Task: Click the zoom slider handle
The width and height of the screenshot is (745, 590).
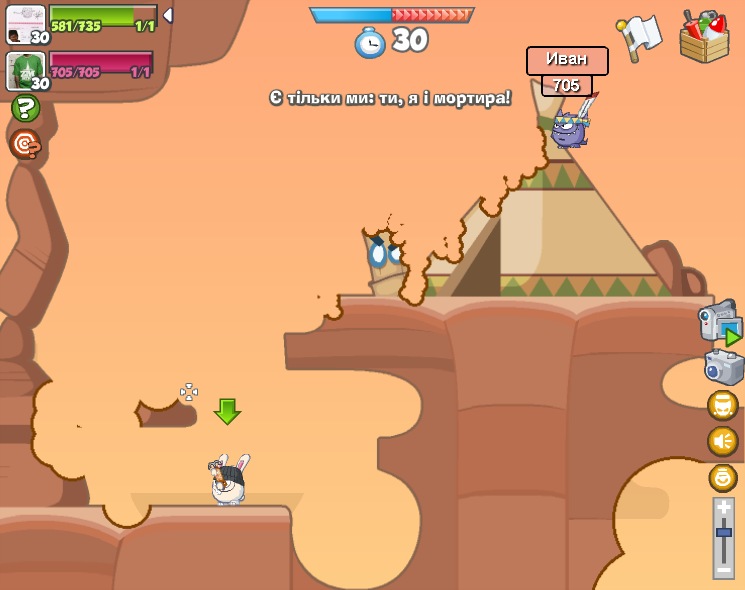Action: pos(724,534)
